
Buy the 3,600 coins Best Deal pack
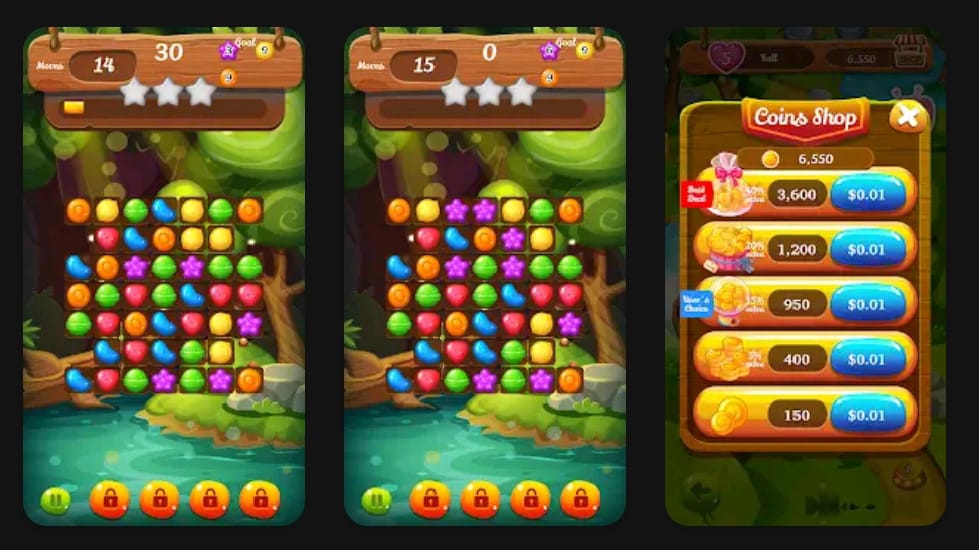[x=867, y=195]
